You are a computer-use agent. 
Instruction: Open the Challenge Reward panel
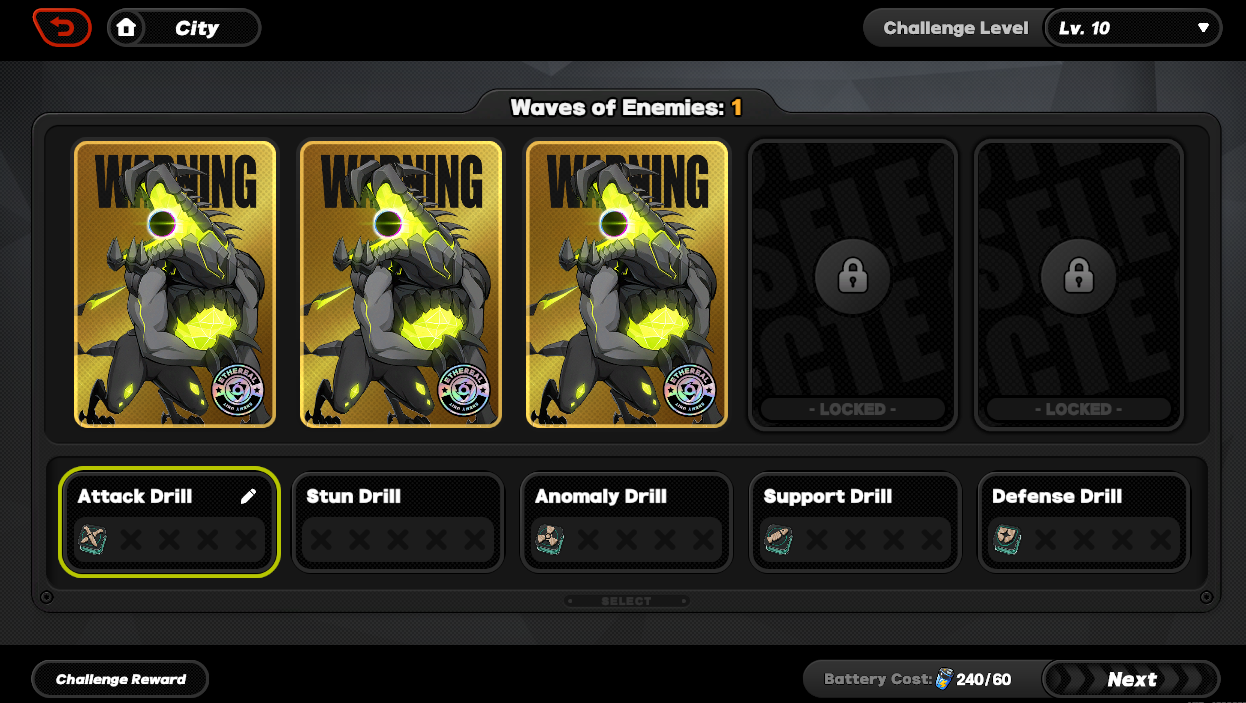tap(121, 679)
